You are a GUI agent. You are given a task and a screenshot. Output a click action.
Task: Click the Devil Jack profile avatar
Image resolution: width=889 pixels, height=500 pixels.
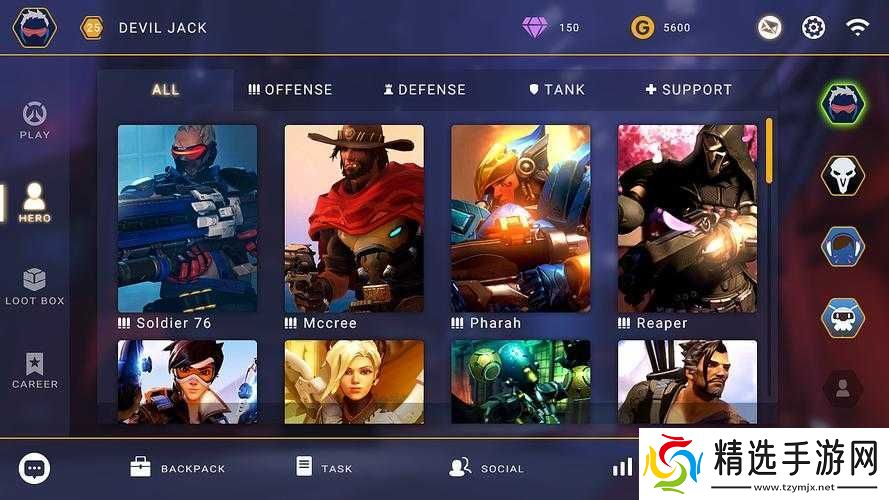pos(35,28)
